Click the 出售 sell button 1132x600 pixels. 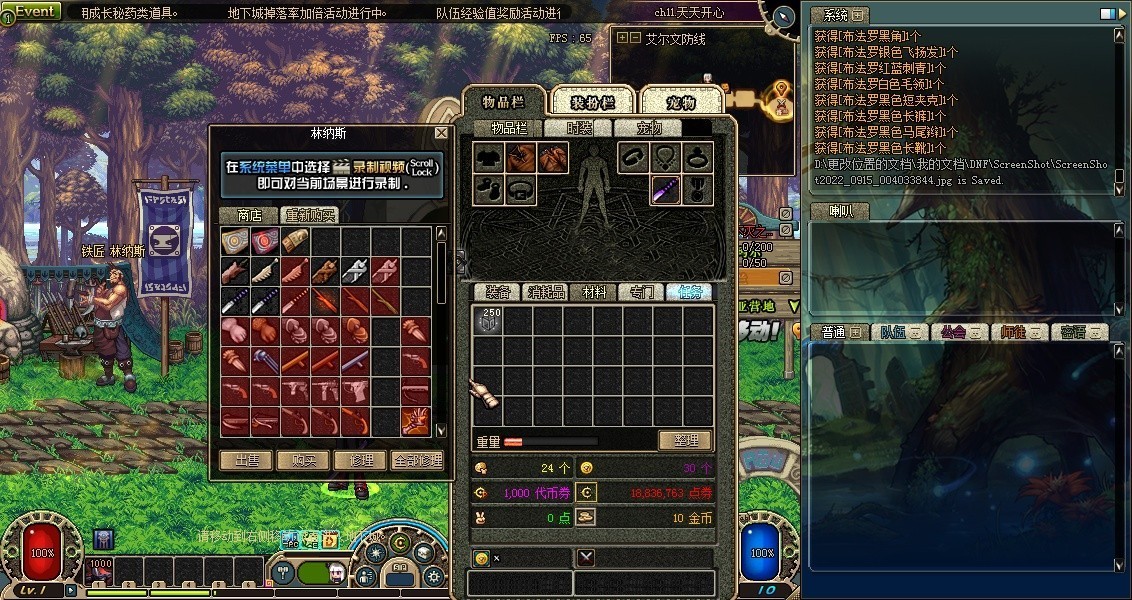coord(246,460)
